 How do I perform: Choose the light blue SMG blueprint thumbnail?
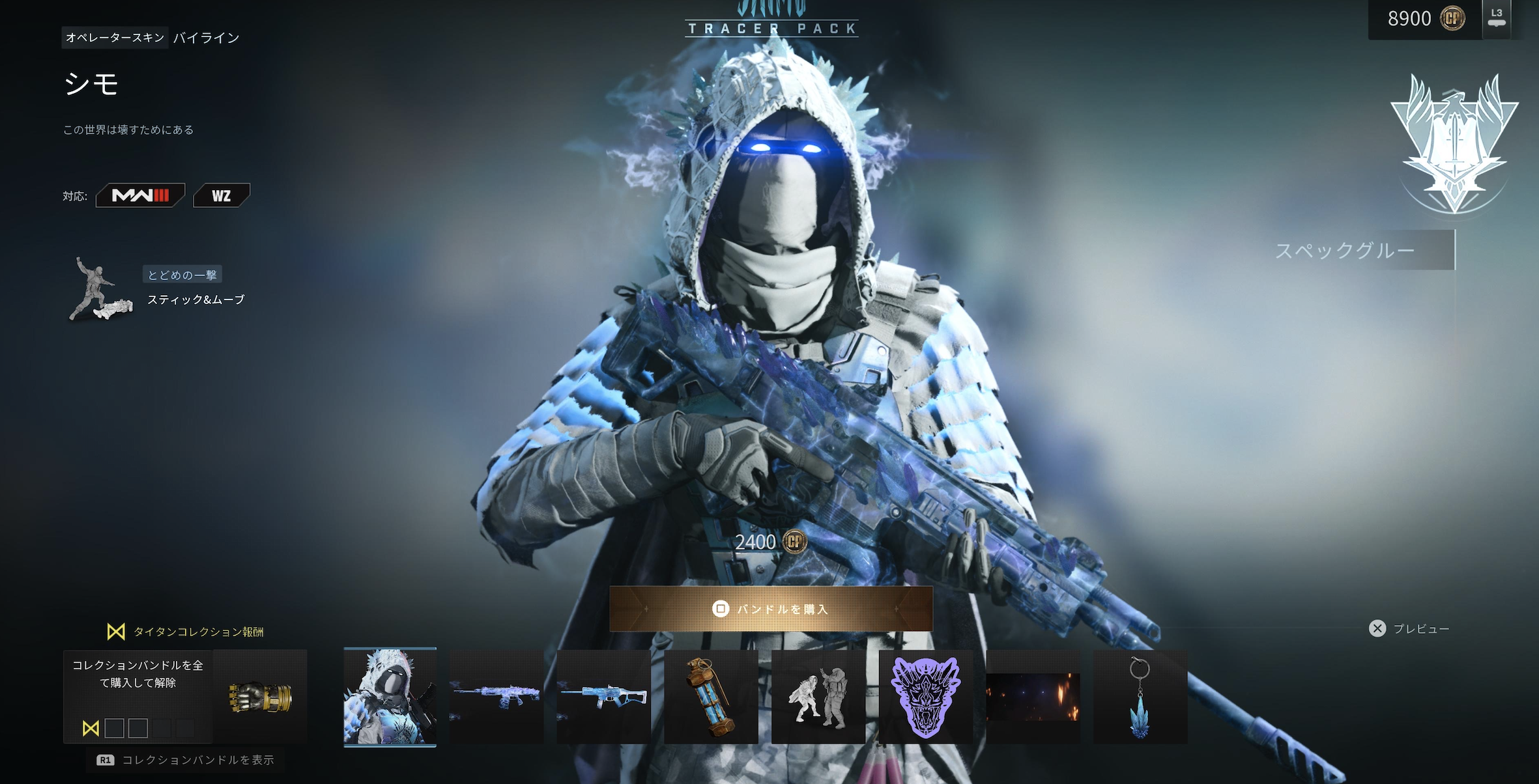tap(603, 696)
